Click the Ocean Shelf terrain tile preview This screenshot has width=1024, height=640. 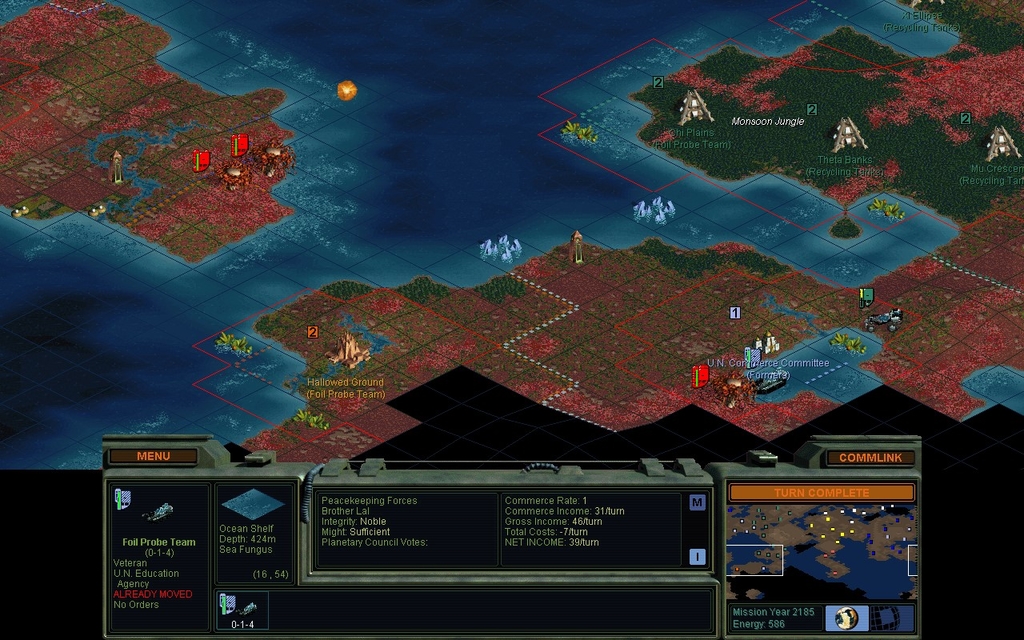(x=254, y=503)
